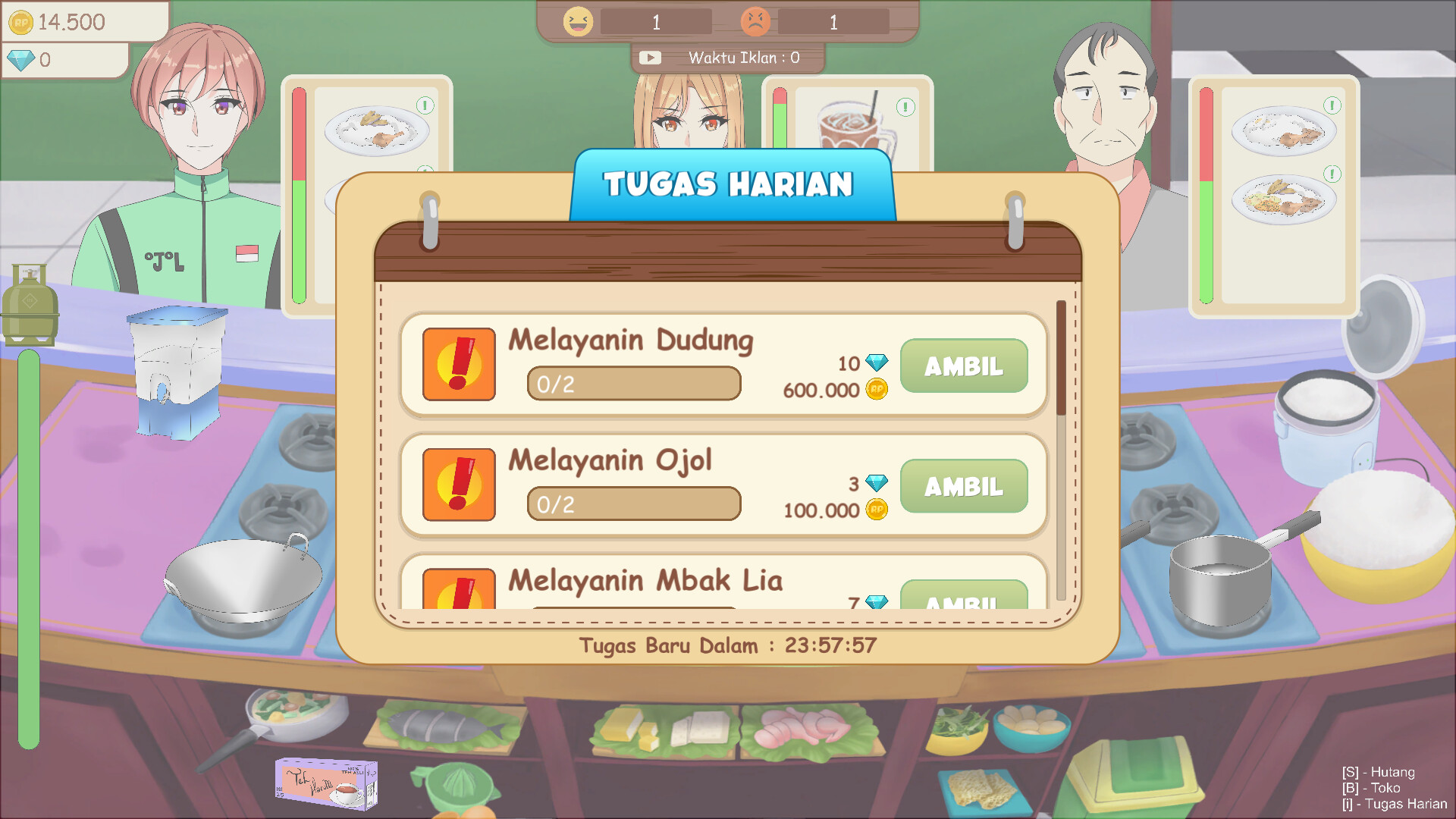The height and width of the screenshot is (819, 1456).
Task: Click the RP coin icon on the money counter
Action: (x=23, y=22)
